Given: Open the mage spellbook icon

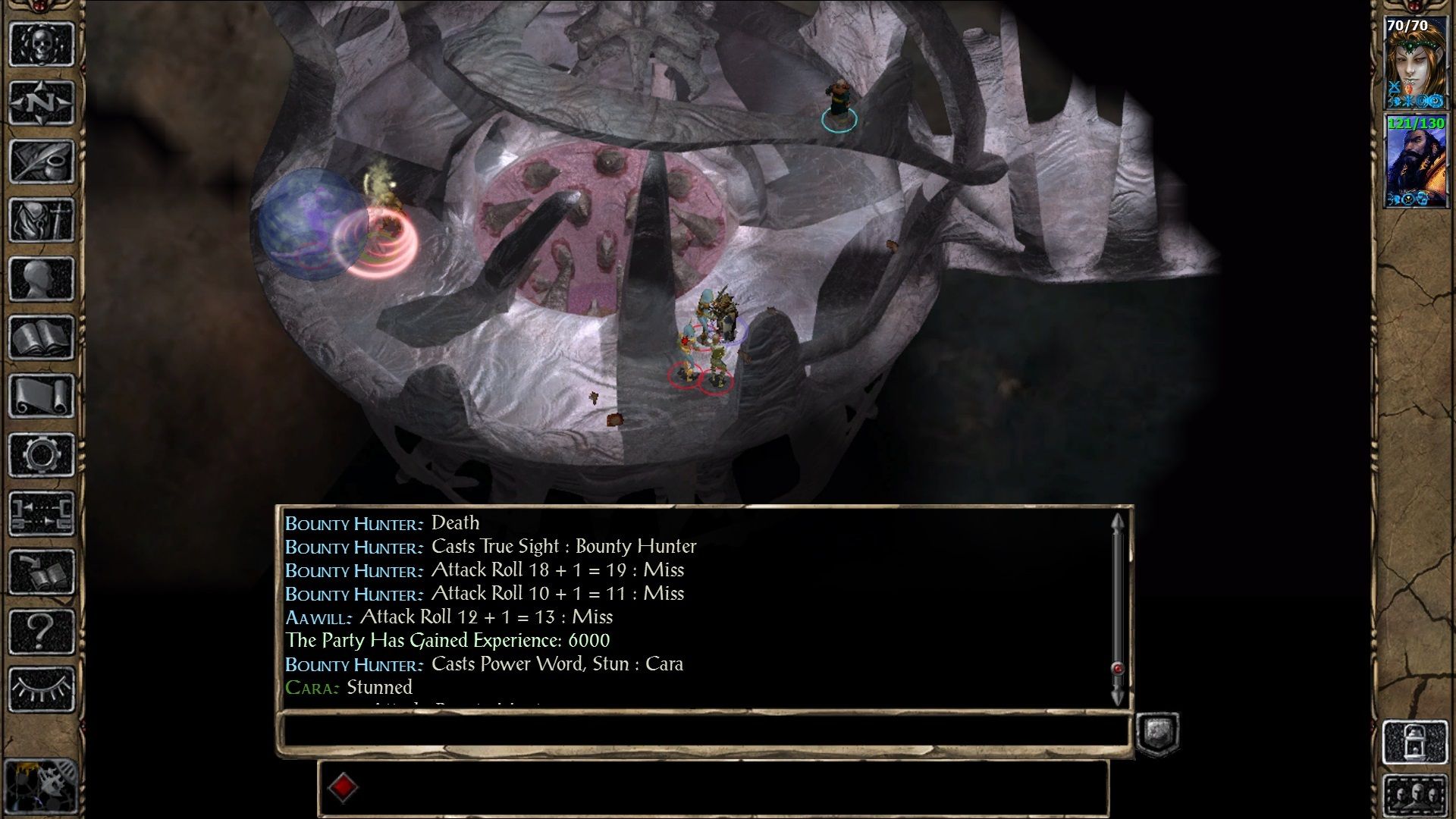Looking at the screenshot, I should [x=42, y=337].
